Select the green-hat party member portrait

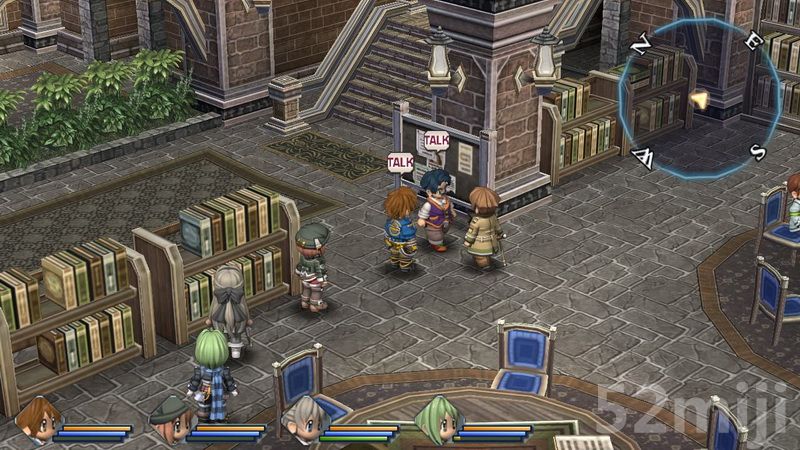(169, 418)
